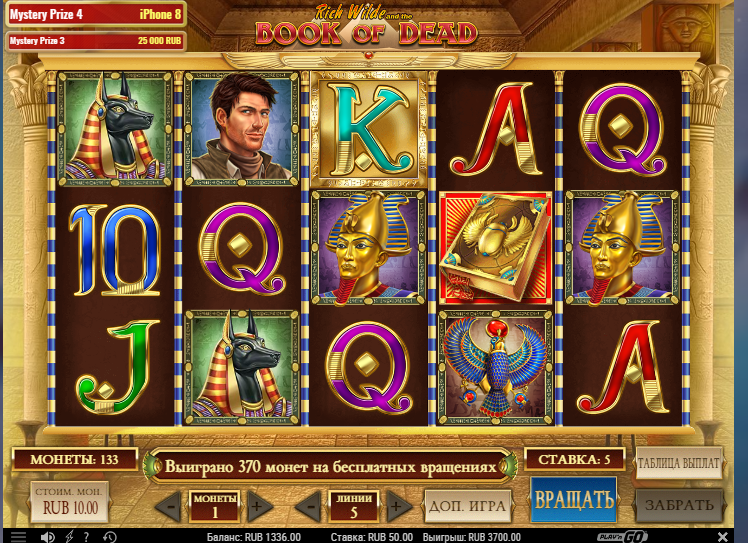Open the hamburger menu in the bottom bar
Screen dimensions: 748x543
18,536
